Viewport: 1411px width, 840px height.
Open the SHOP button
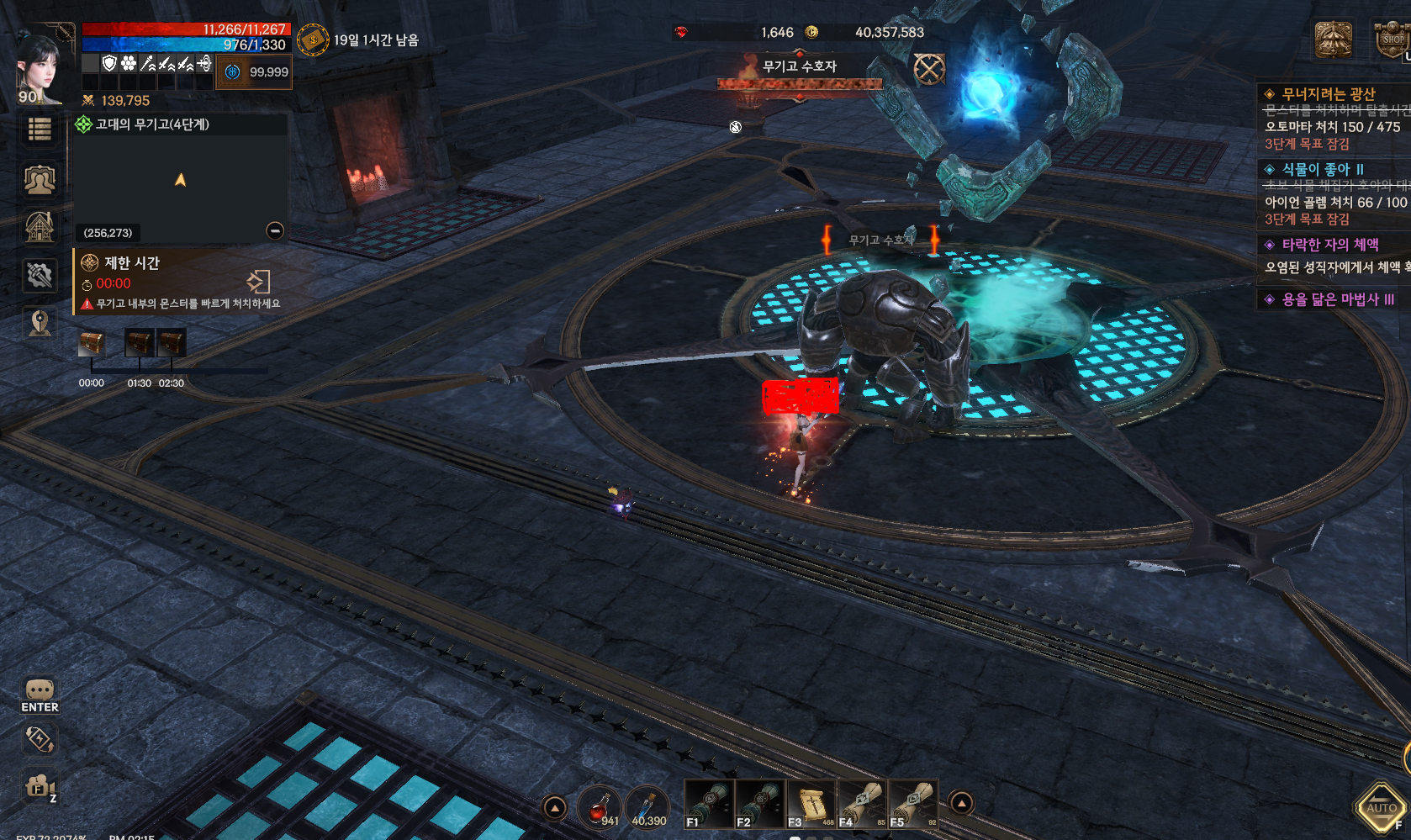pyautogui.click(x=1393, y=40)
